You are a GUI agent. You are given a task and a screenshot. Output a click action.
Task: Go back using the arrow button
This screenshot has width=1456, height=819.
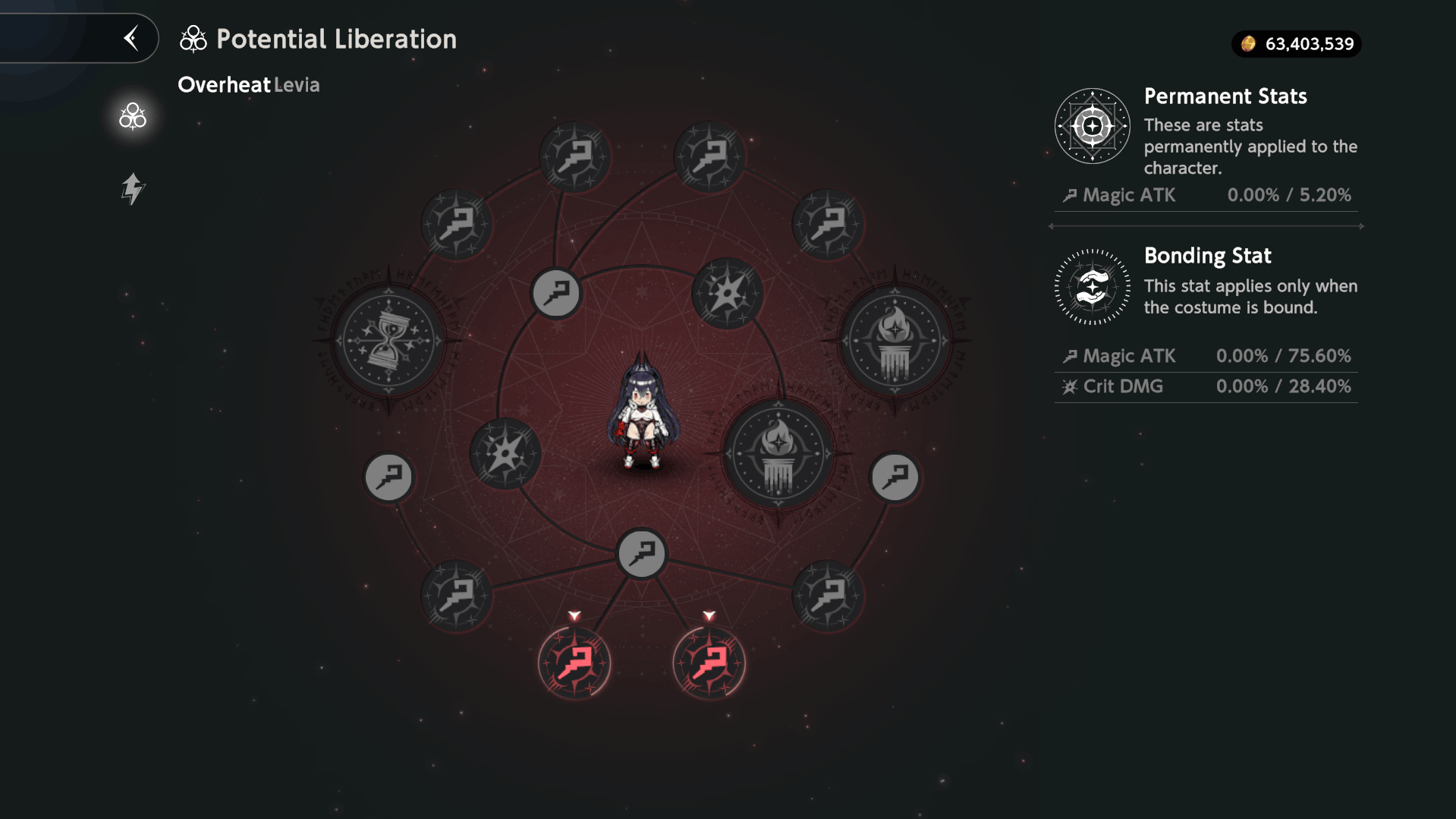click(x=131, y=38)
